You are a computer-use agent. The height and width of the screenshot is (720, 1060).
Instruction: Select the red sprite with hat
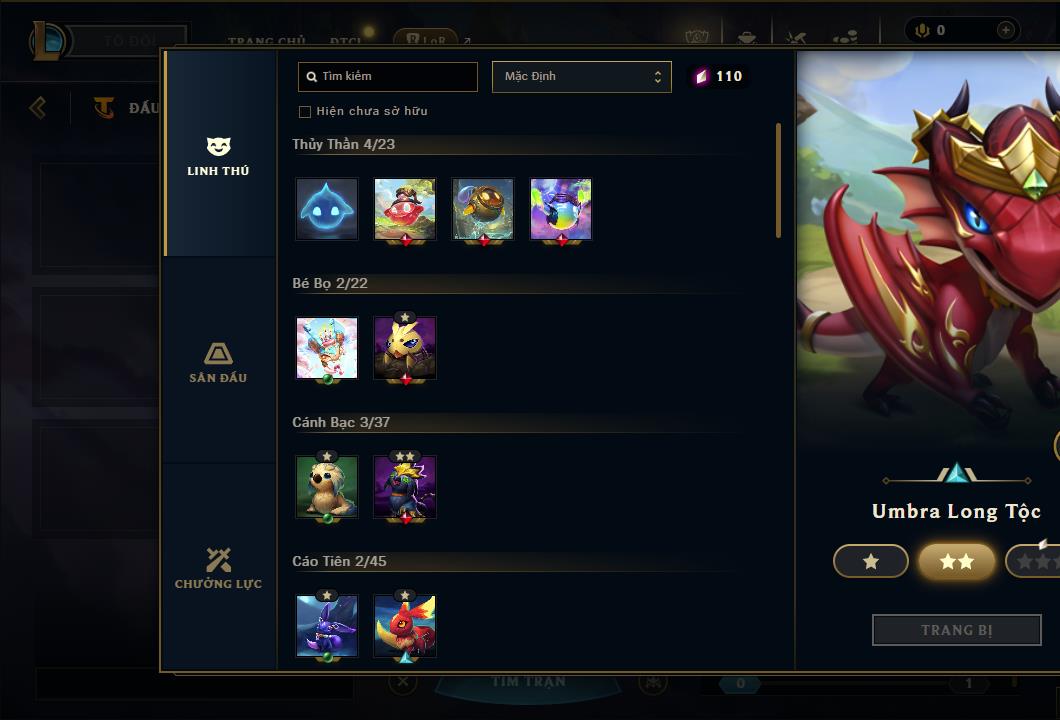click(x=405, y=209)
